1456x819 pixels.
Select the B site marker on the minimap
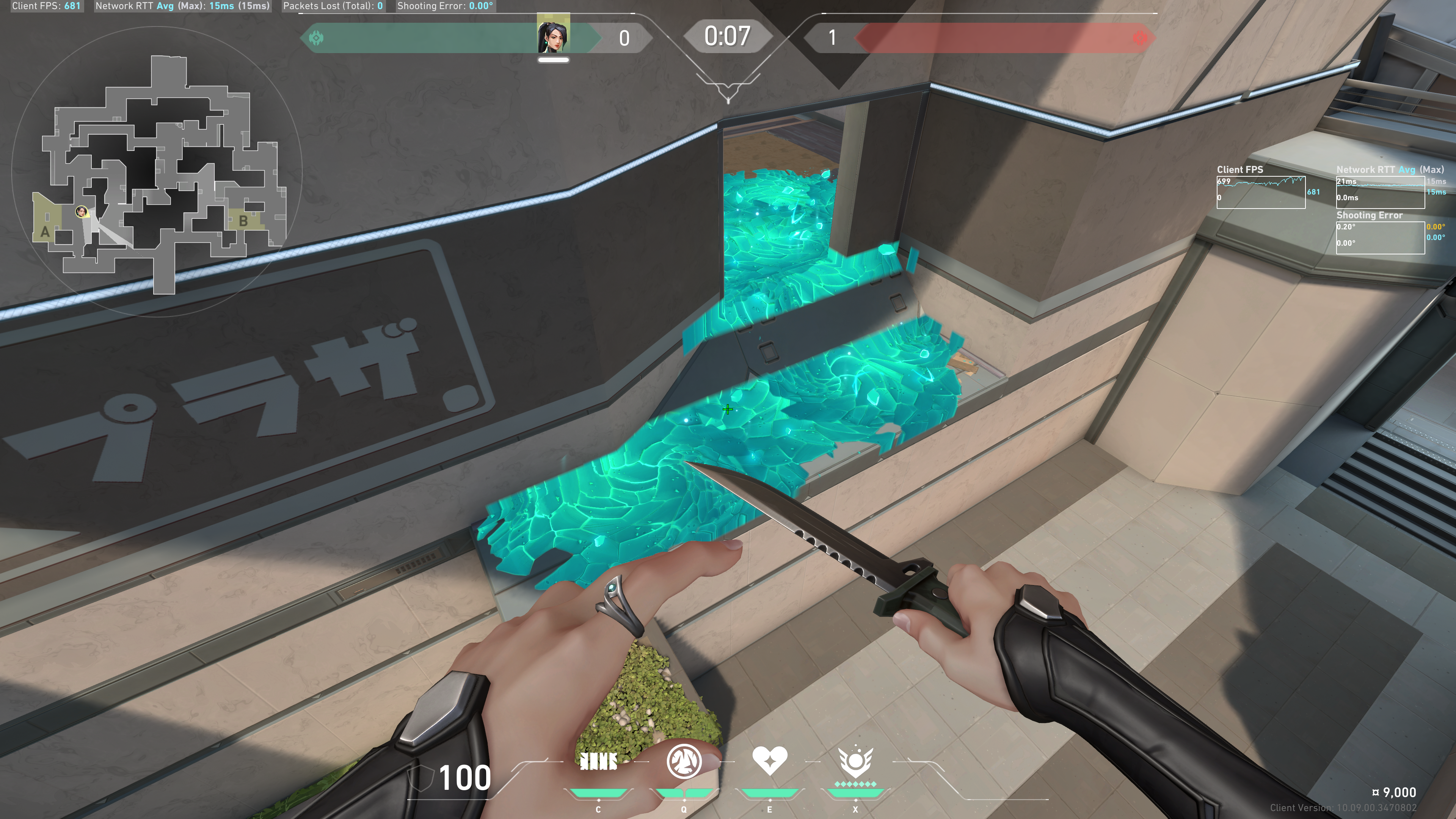(243, 221)
